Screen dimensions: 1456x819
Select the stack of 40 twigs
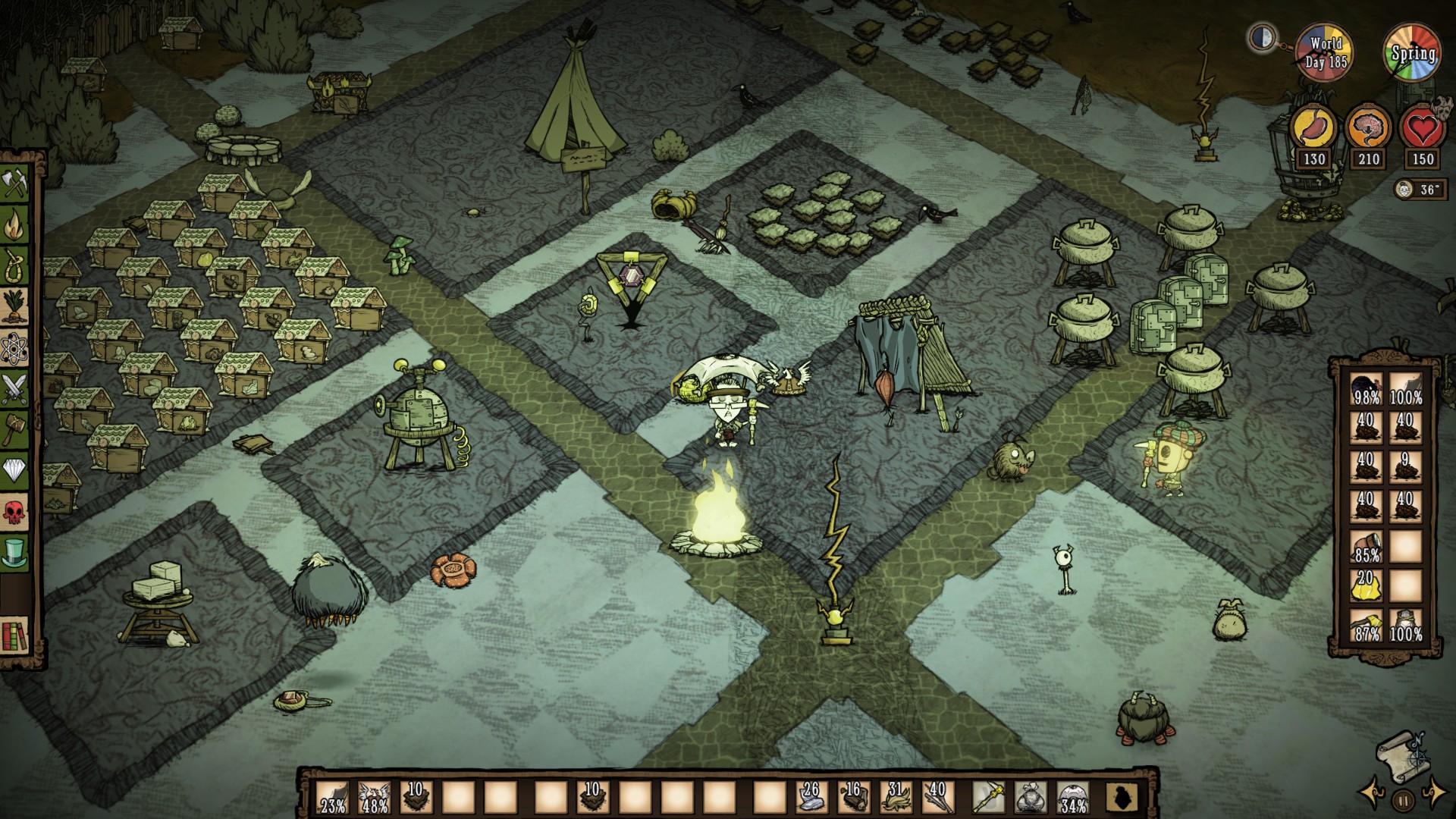(x=937, y=798)
